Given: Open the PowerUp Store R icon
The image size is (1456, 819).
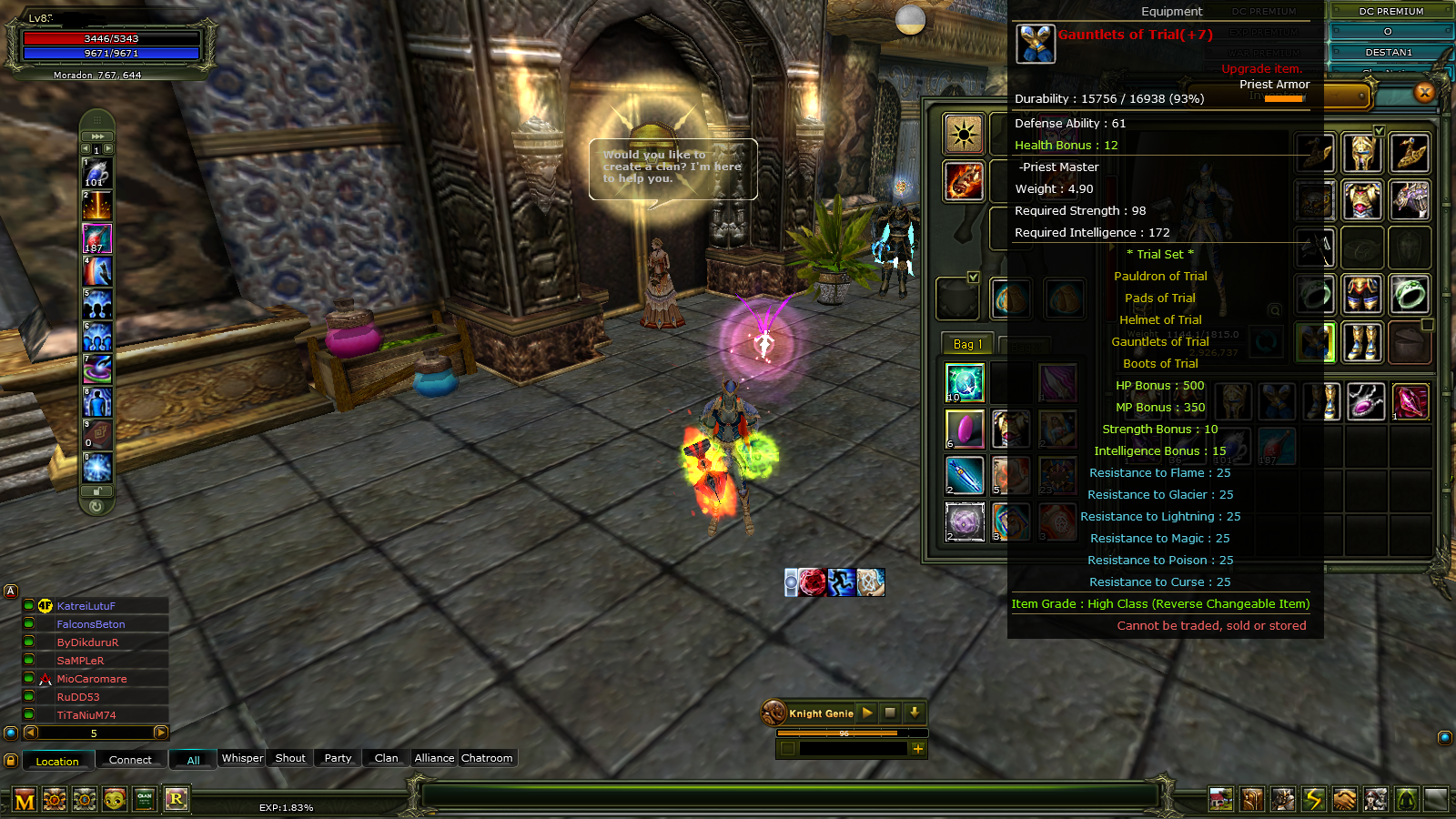Looking at the screenshot, I should (x=177, y=798).
